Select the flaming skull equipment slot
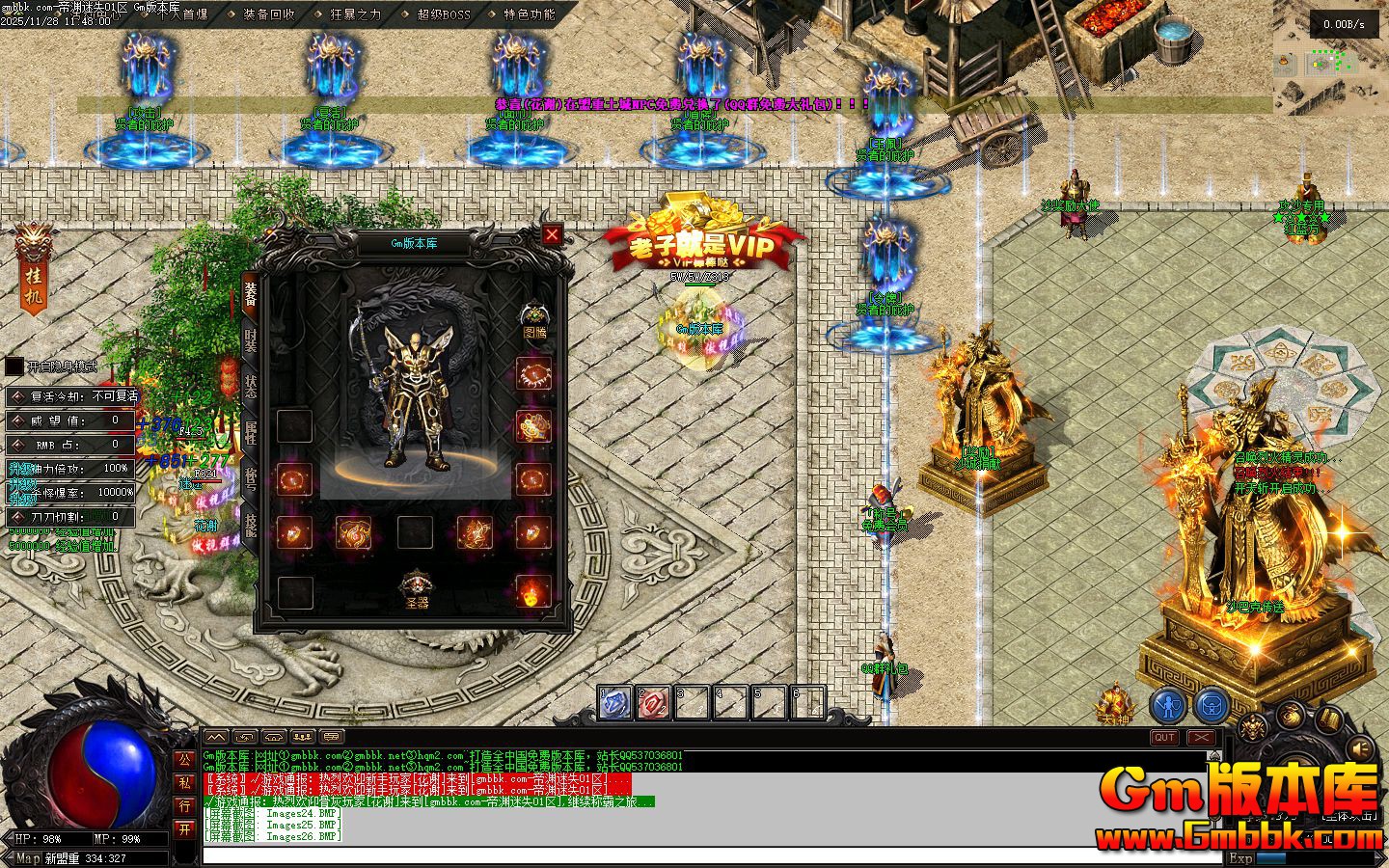Screen dimensions: 1389x868 click(x=532, y=591)
